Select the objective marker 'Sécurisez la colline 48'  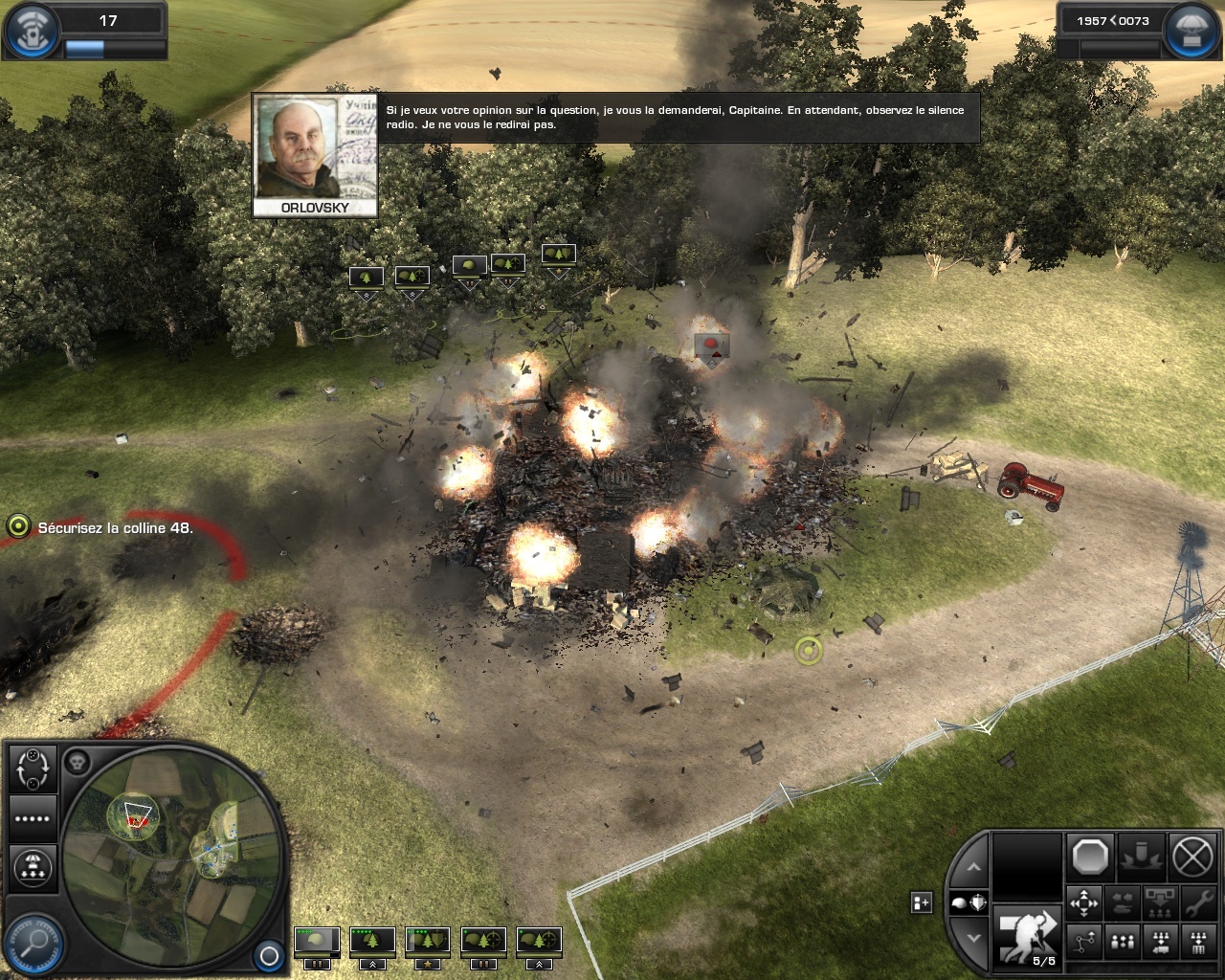[18, 526]
